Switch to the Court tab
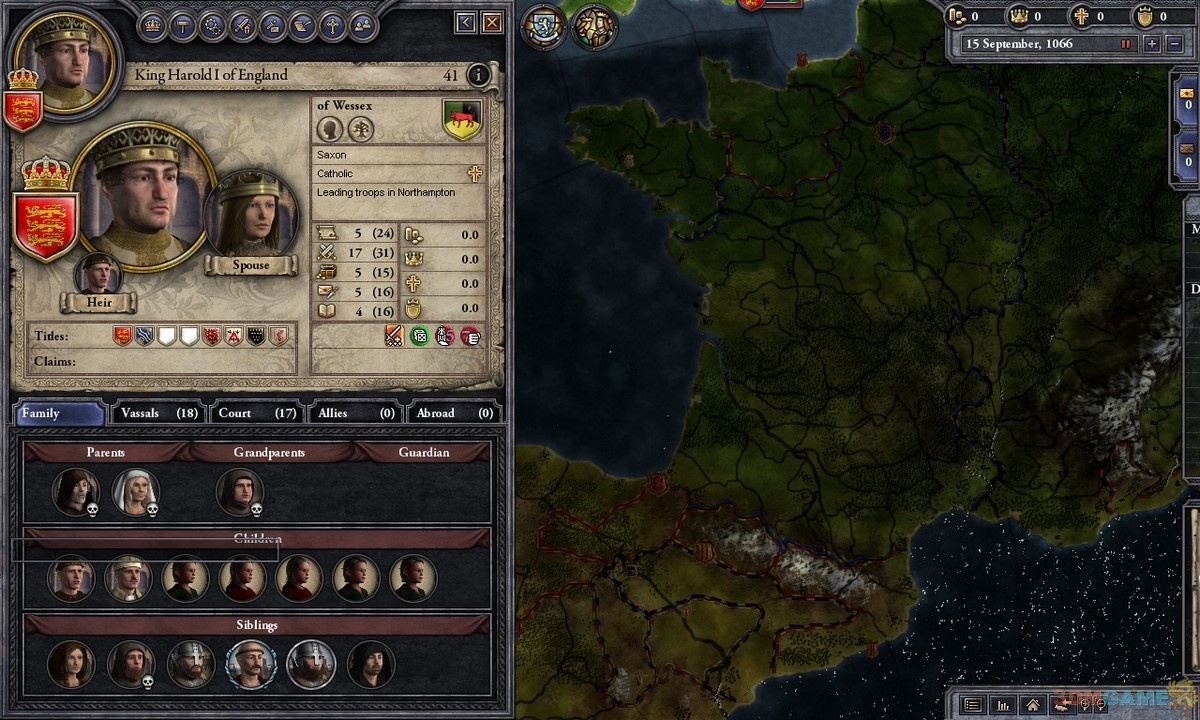 click(x=257, y=413)
